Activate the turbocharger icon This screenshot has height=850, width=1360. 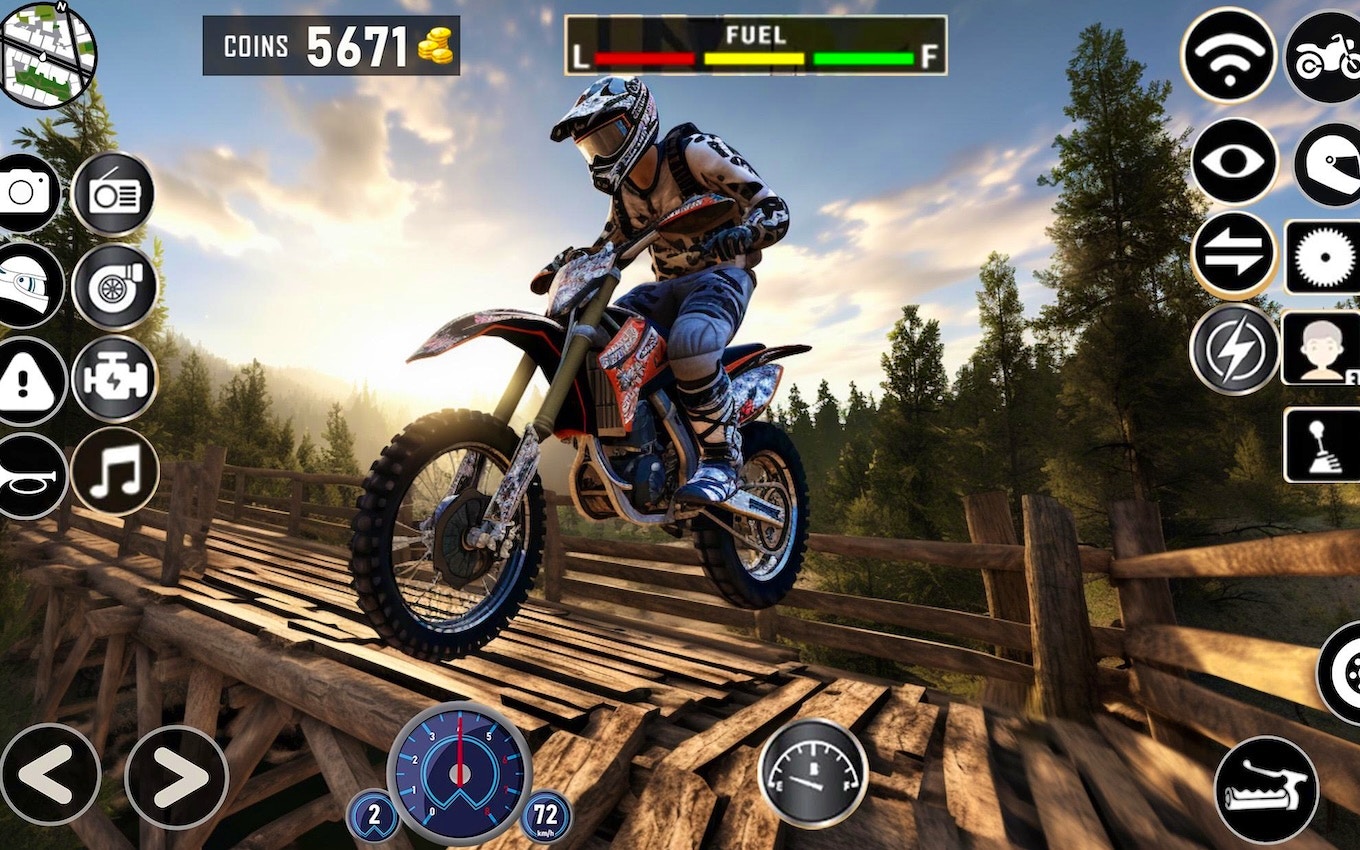112,287
